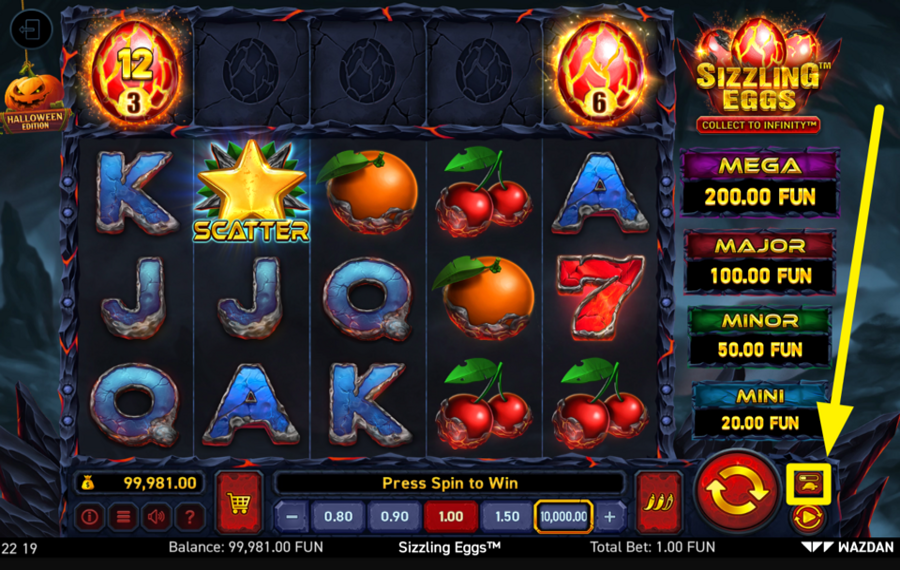The image size is (900, 570).
Task: Open the three-line menu button
Action: pyautogui.click(x=123, y=517)
